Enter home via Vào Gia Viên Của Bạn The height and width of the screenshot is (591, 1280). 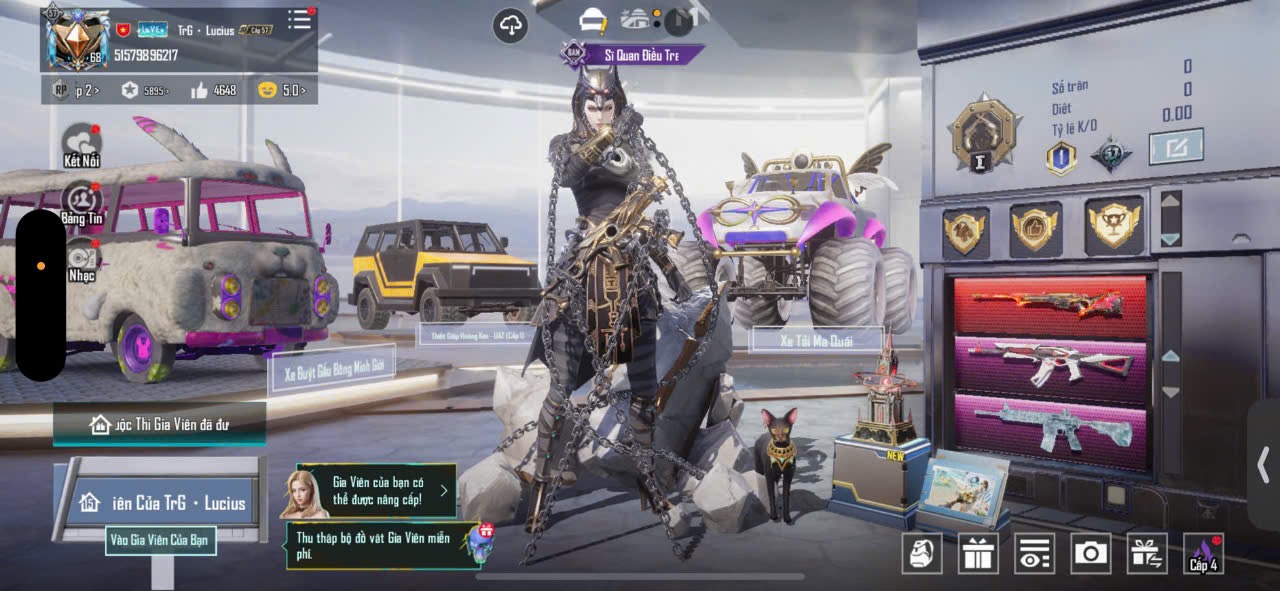pyautogui.click(x=160, y=540)
